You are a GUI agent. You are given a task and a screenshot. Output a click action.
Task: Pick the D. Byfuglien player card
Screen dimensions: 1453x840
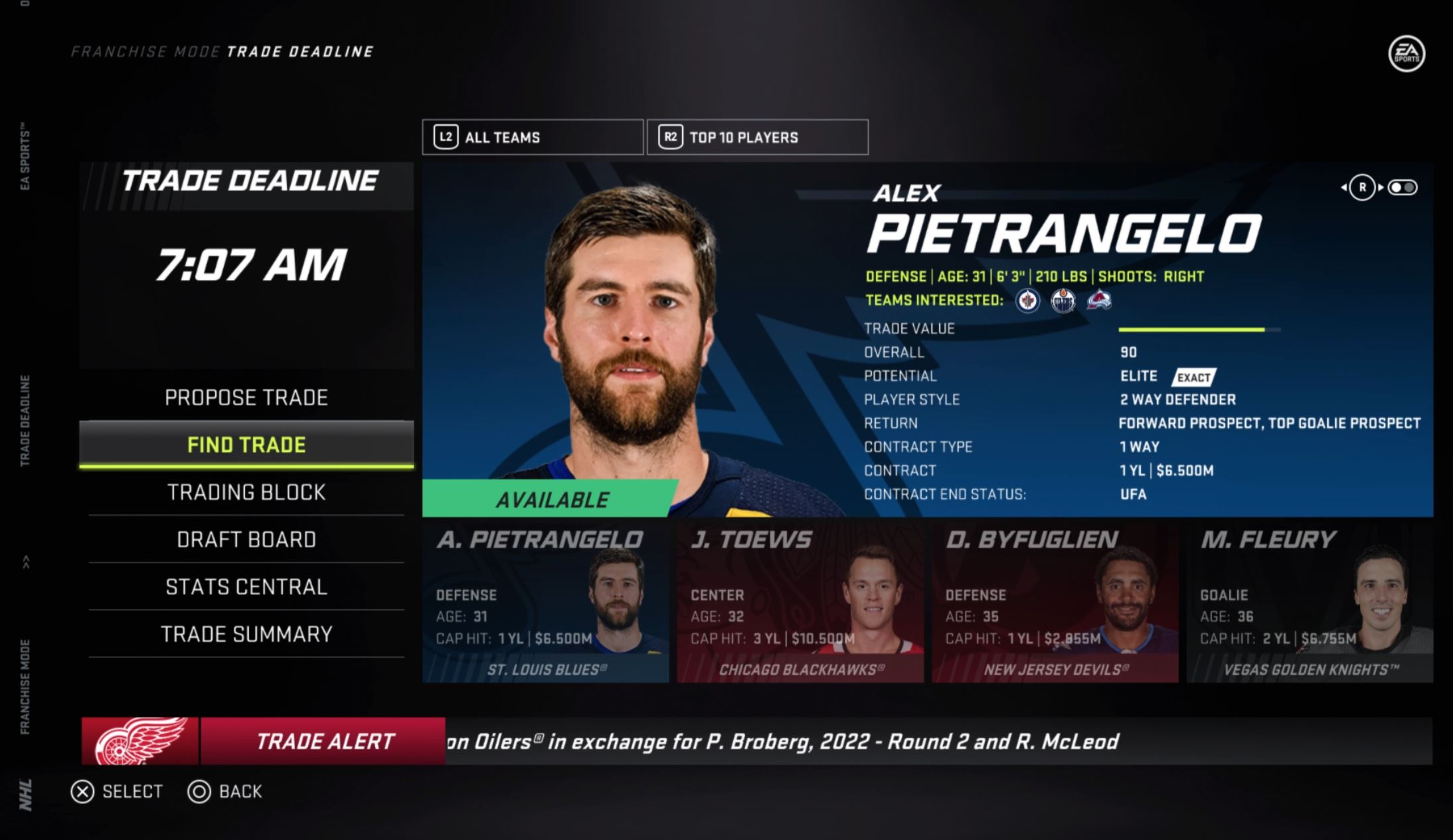[x=1055, y=603]
